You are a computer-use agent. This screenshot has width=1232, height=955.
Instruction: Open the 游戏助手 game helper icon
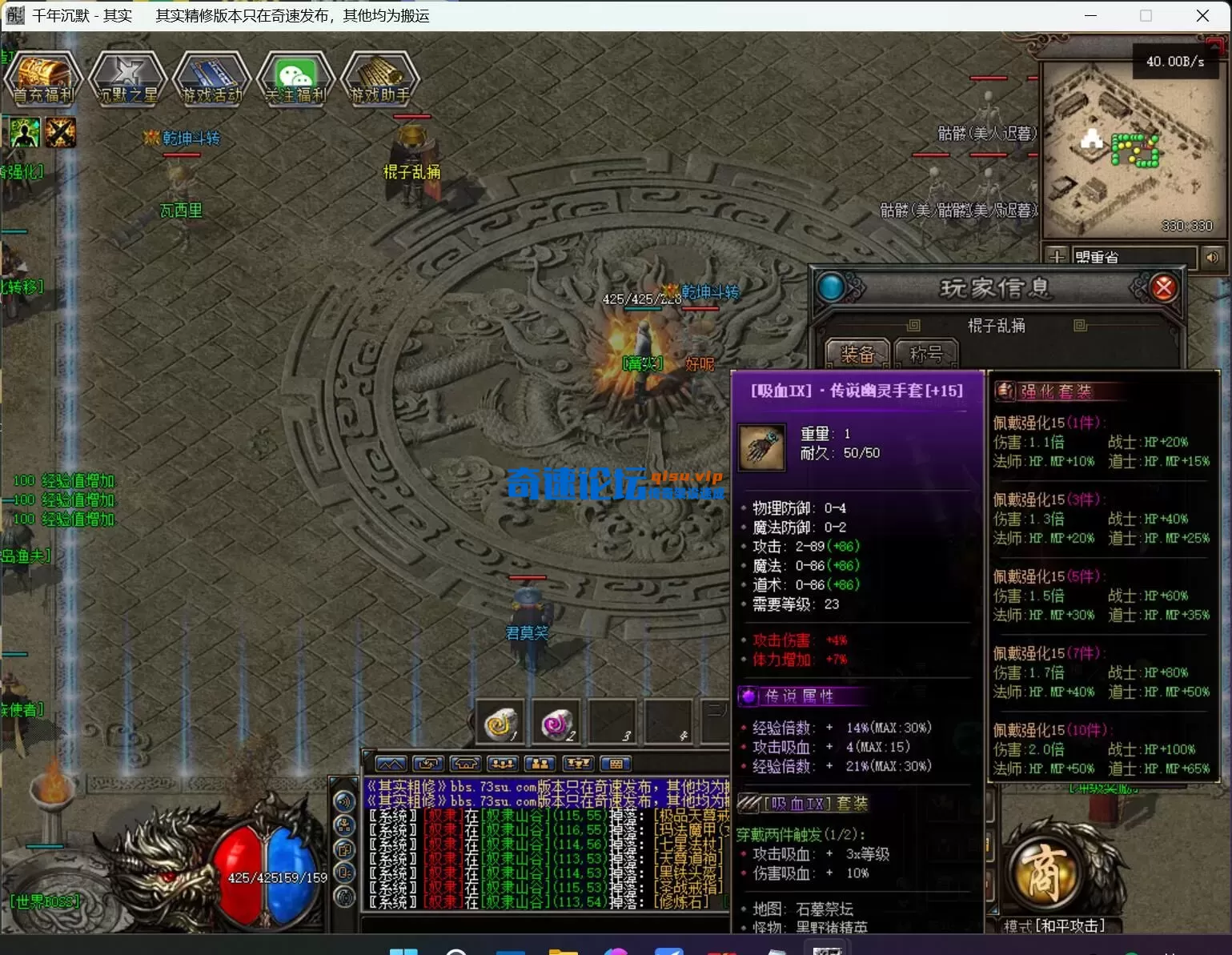pyautogui.click(x=380, y=78)
